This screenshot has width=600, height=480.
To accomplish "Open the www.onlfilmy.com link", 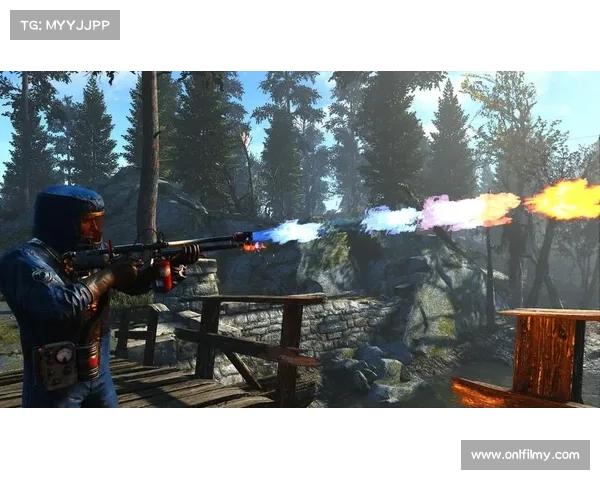I will [524, 455].
